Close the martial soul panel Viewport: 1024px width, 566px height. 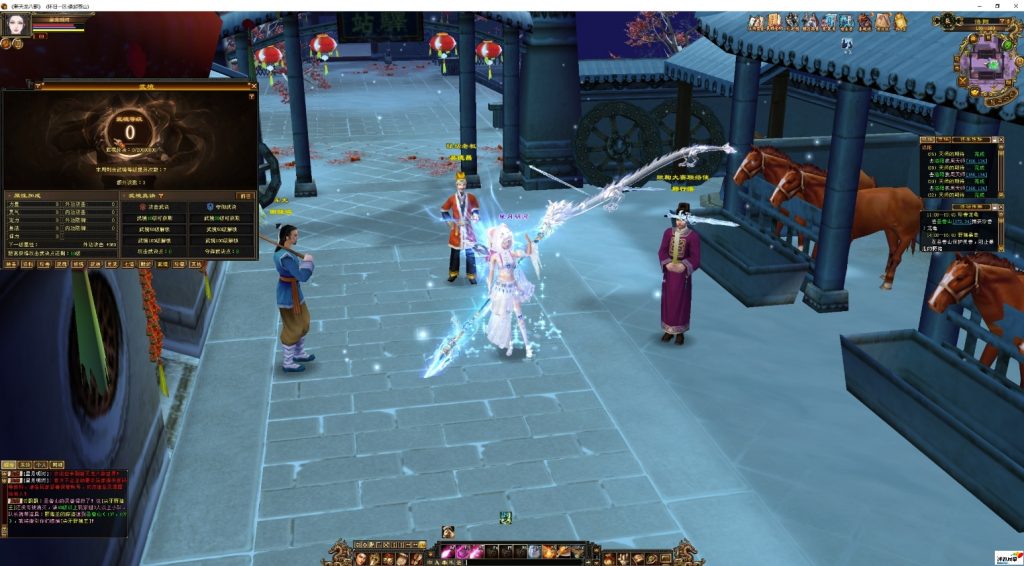coord(254,86)
